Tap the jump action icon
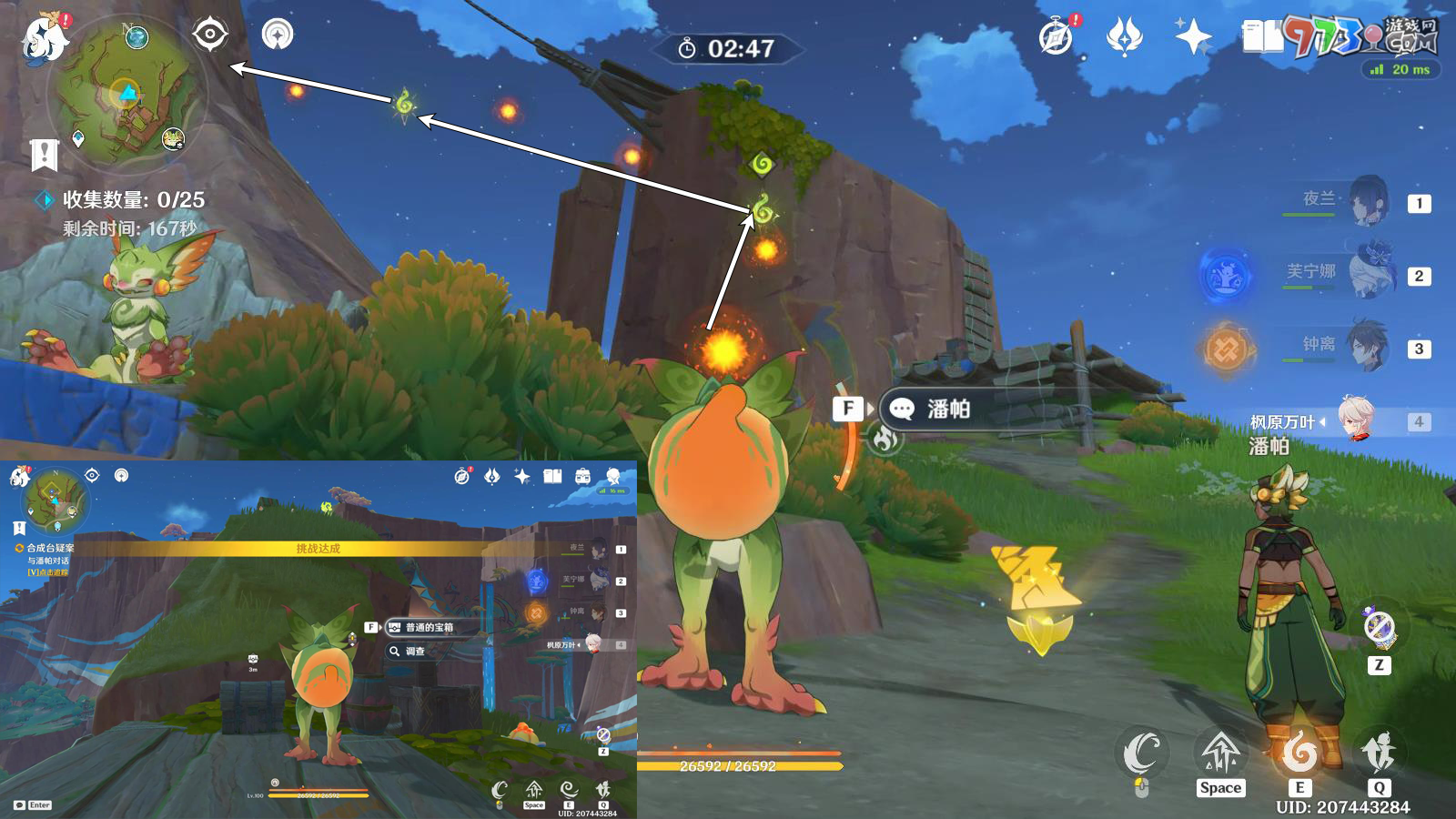 1220,752
